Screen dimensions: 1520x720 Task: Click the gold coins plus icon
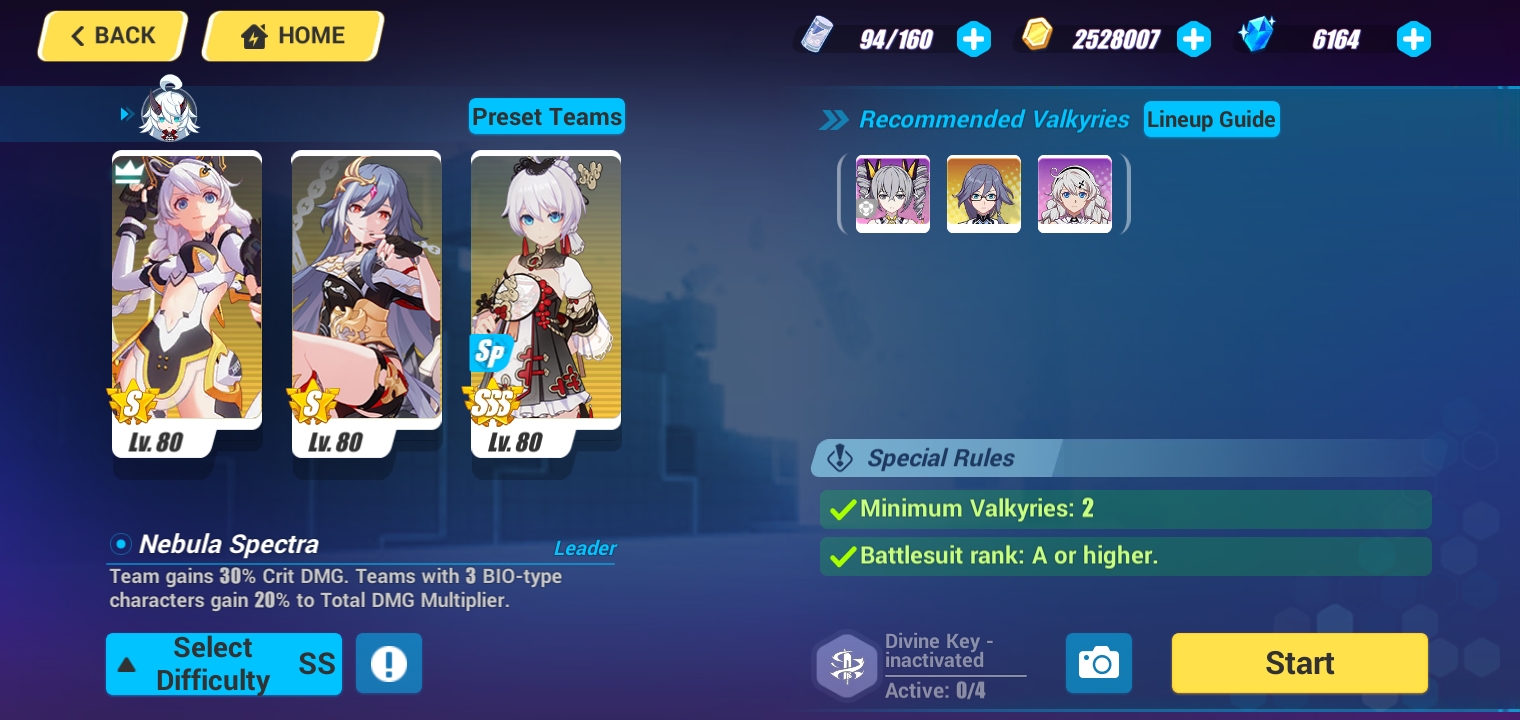pyautogui.click(x=1194, y=39)
